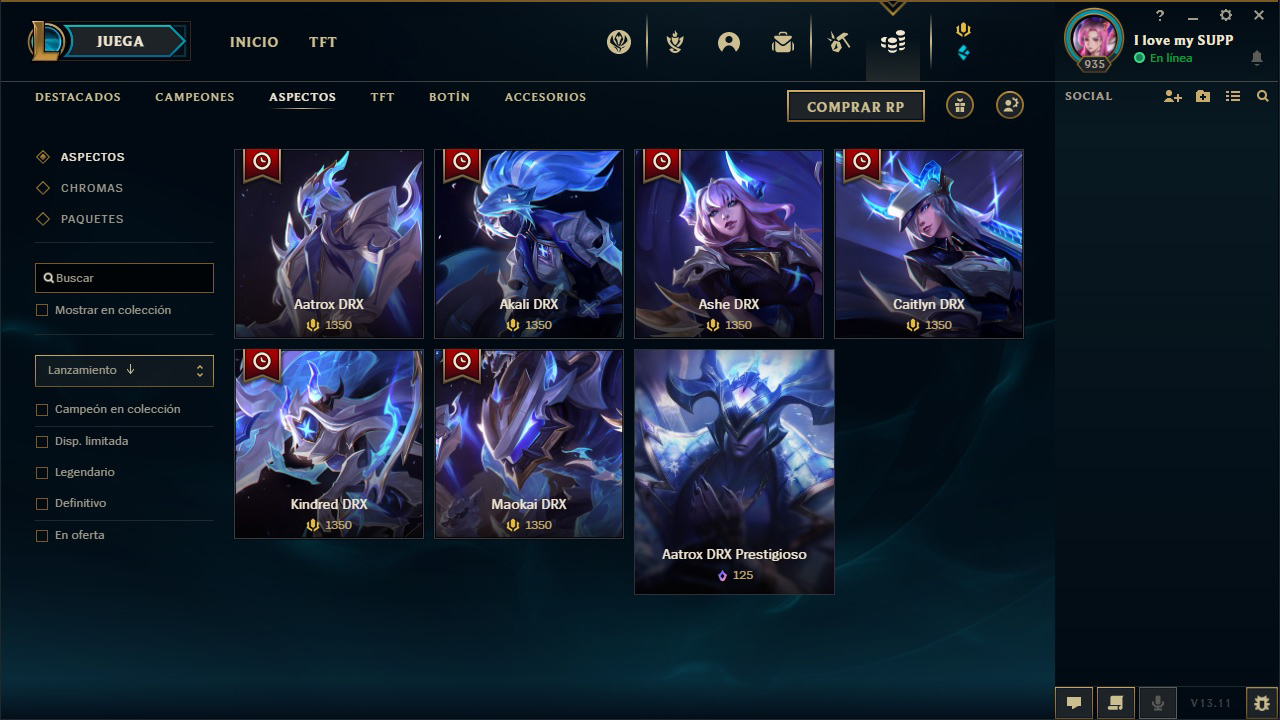Viewport: 1280px width, 720px height.
Task: Select the CHROMAS category
Action: tap(93, 188)
